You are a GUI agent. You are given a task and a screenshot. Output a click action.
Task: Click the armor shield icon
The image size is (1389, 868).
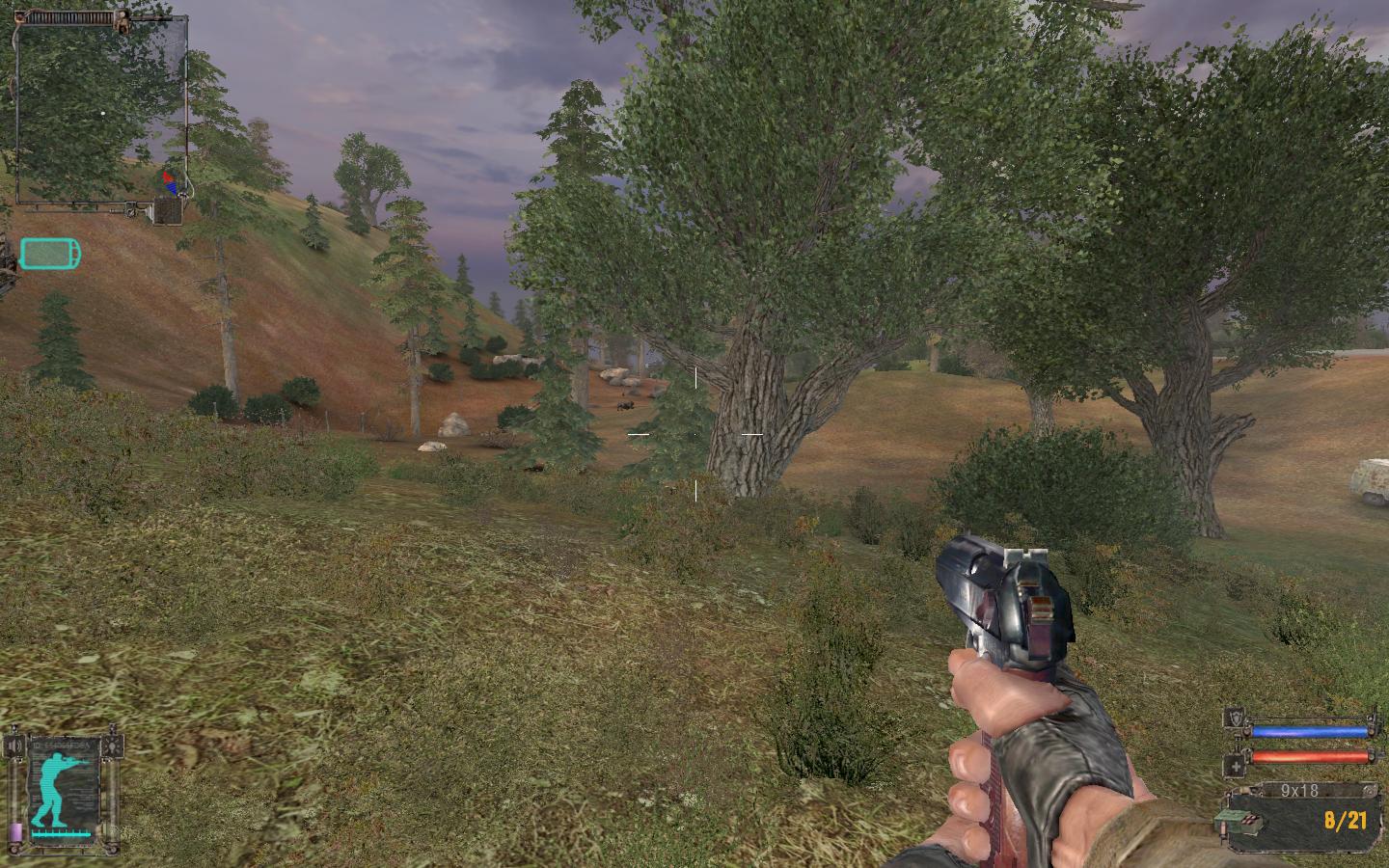(1234, 717)
